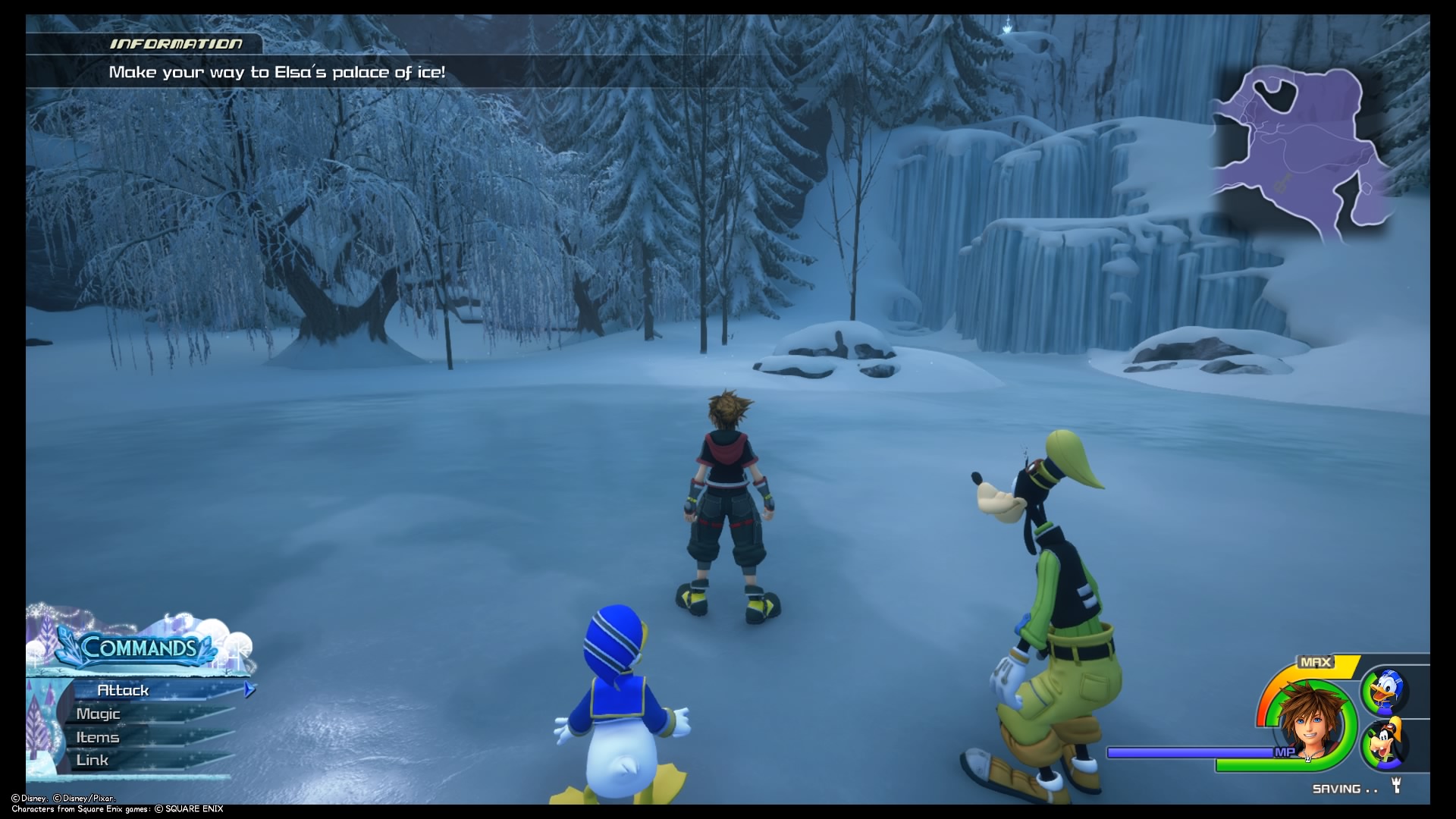
Task: Click the Square Enix copyright text
Action: pyautogui.click(x=112, y=808)
